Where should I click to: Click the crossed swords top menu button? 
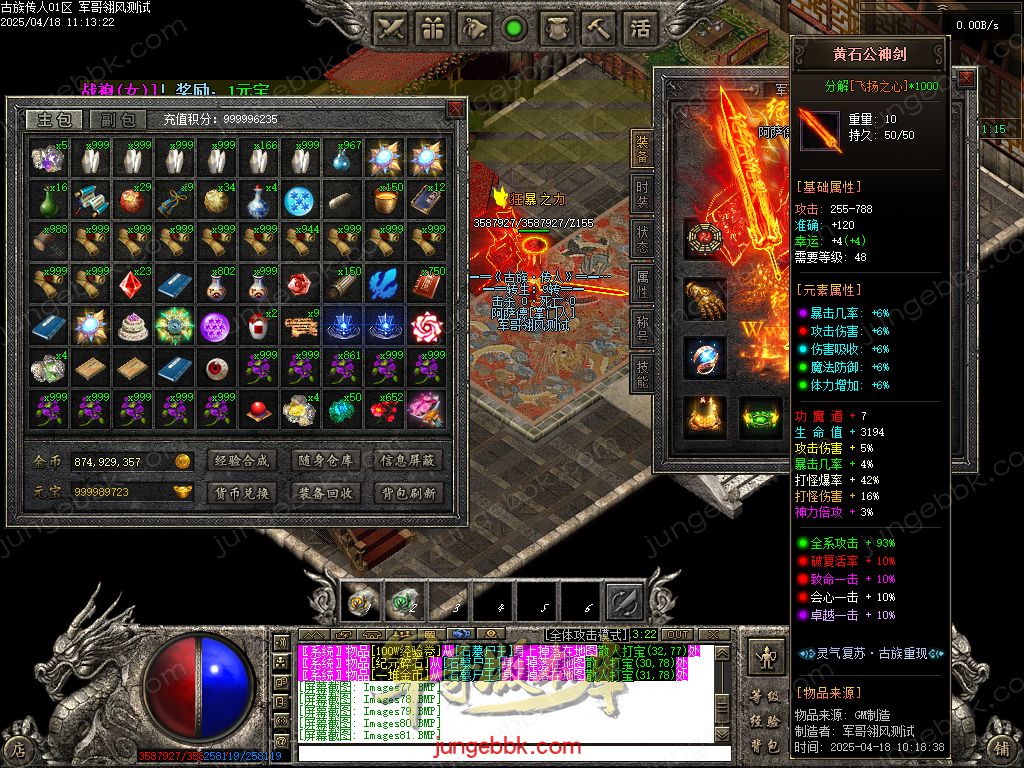coord(392,28)
